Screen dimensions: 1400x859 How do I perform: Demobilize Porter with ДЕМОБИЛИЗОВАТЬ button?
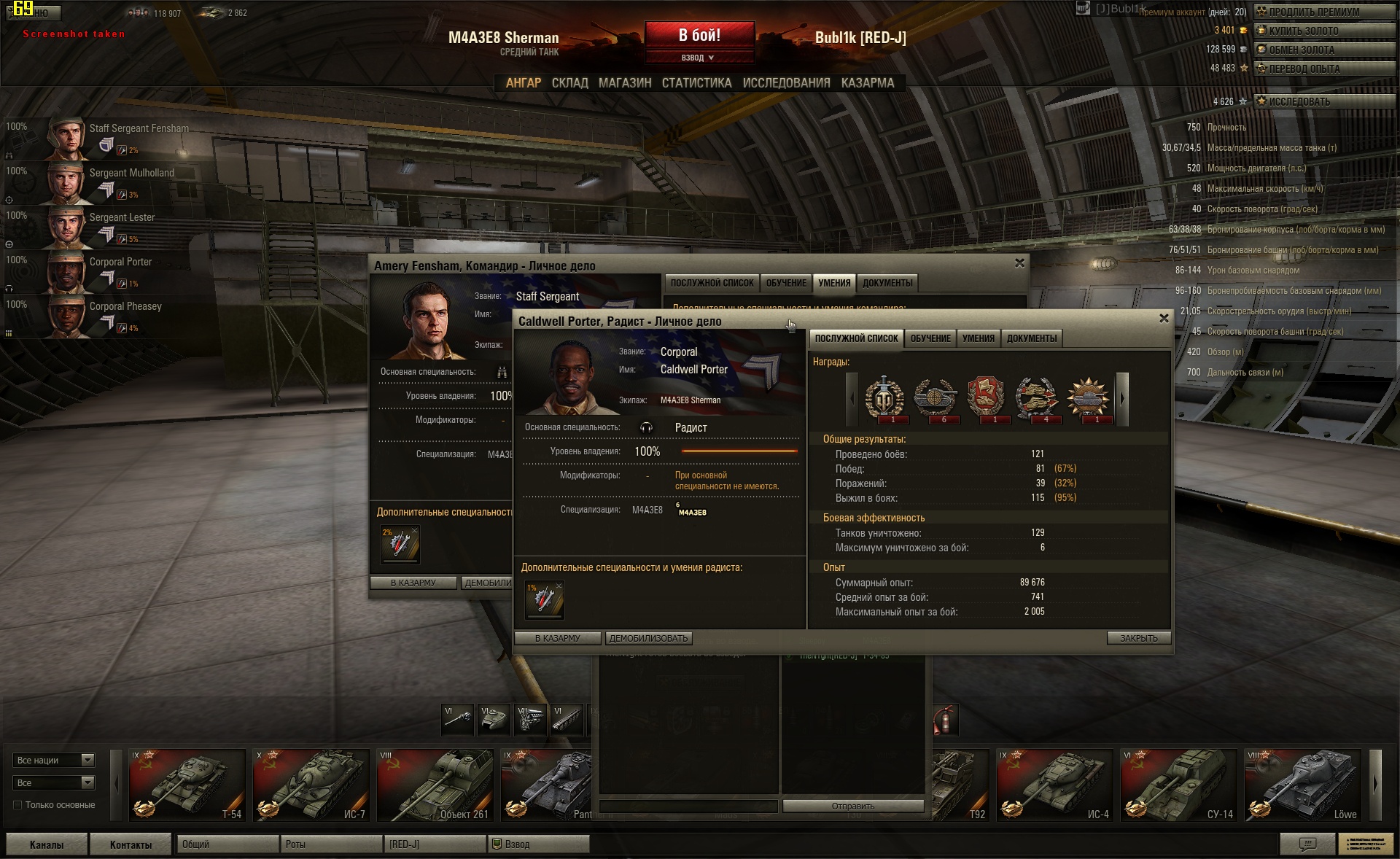tap(648, 638)
